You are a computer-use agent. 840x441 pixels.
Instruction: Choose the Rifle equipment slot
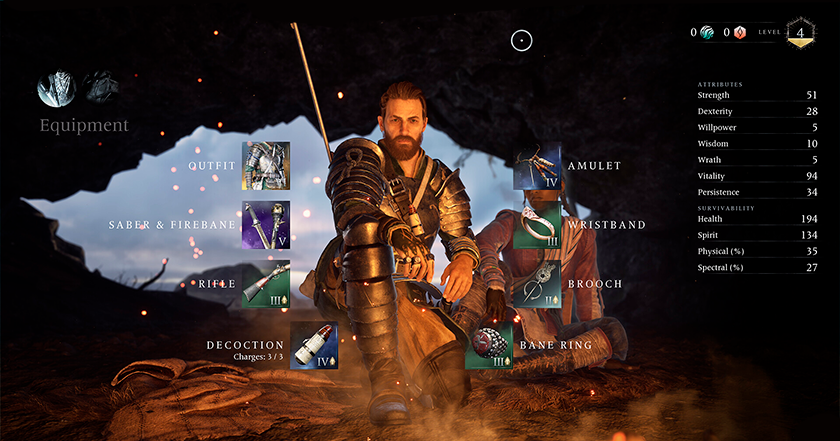point(265,284)
